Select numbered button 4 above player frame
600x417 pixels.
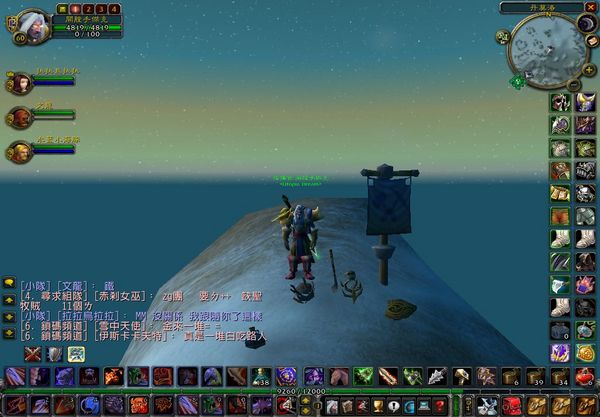(x=116, y=8)
